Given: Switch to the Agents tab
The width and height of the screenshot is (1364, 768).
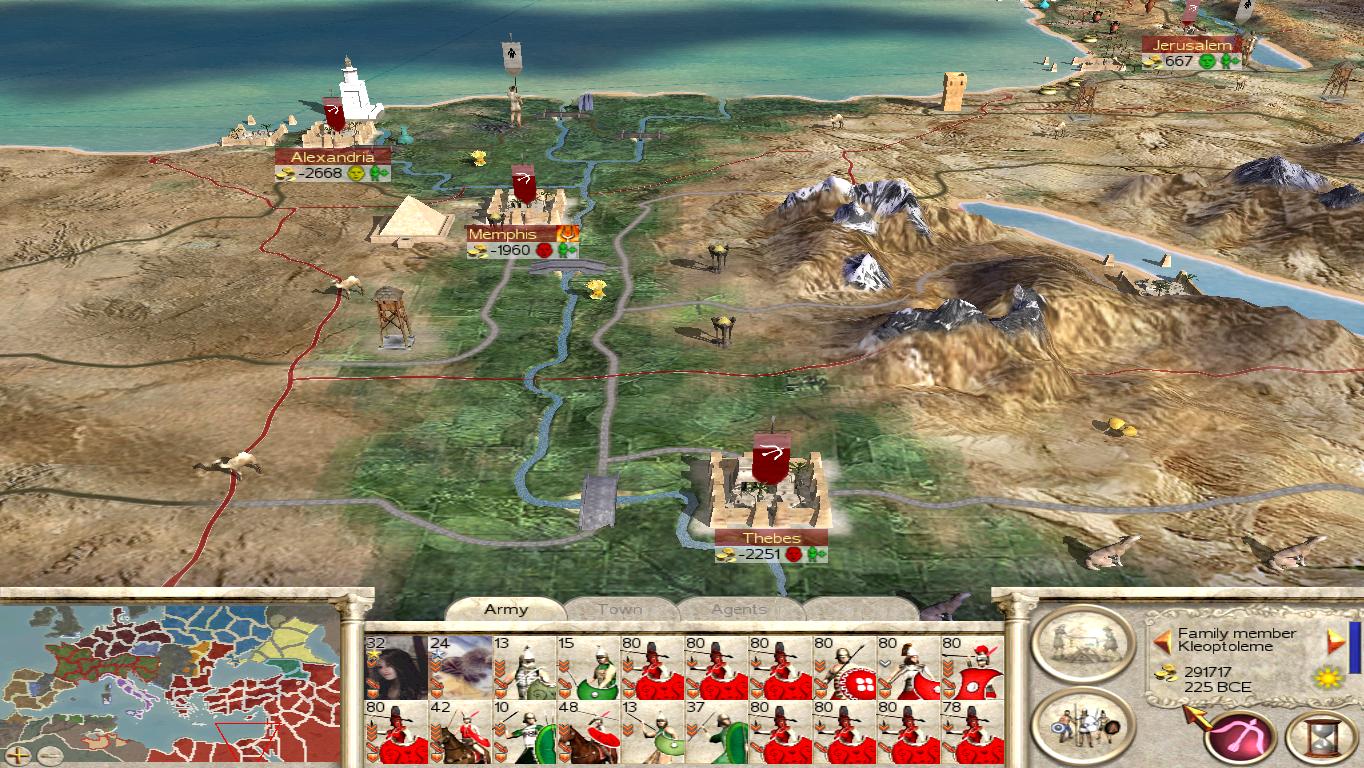Looking at the screenshot, I should [739, 609].
